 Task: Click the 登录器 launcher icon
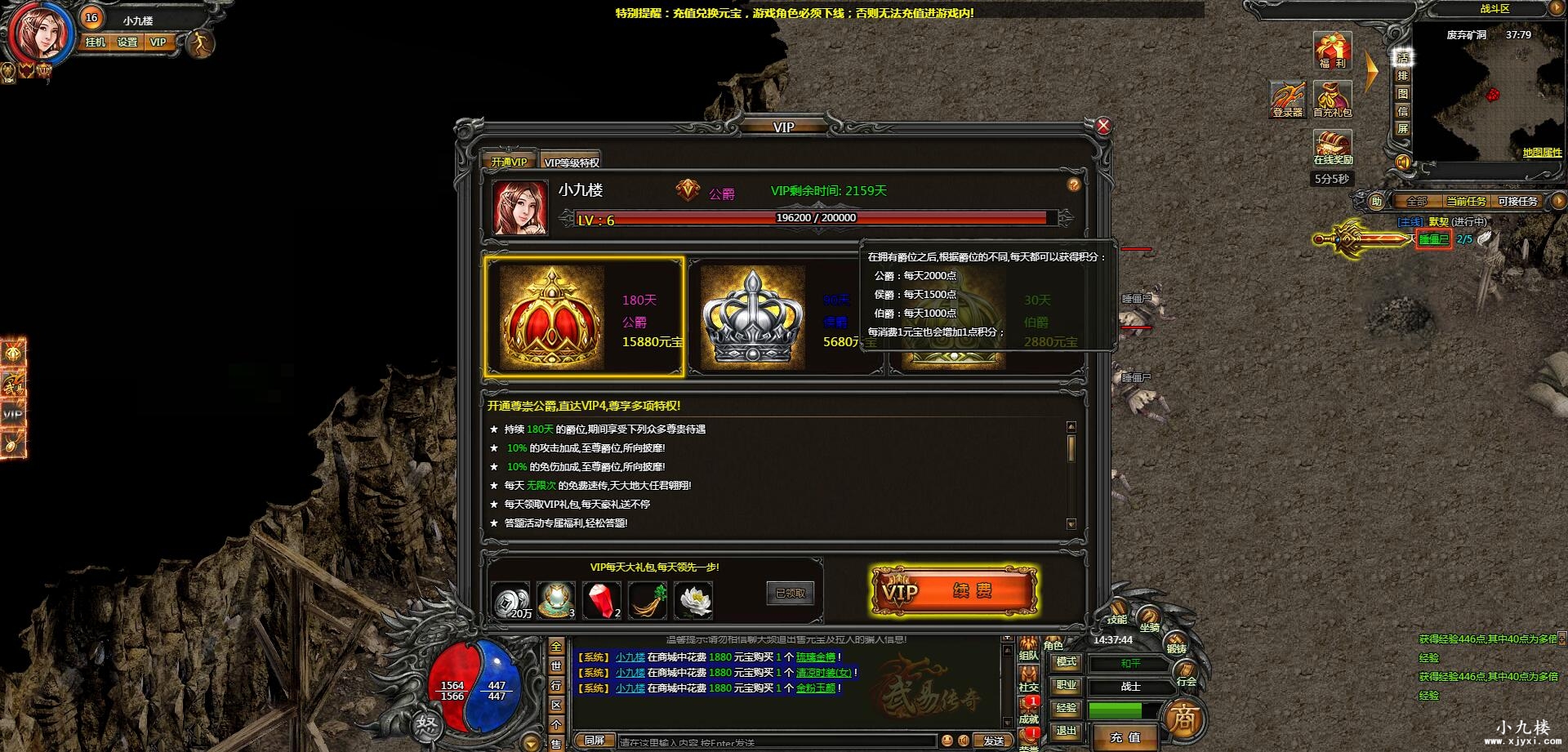[1288, 96]
